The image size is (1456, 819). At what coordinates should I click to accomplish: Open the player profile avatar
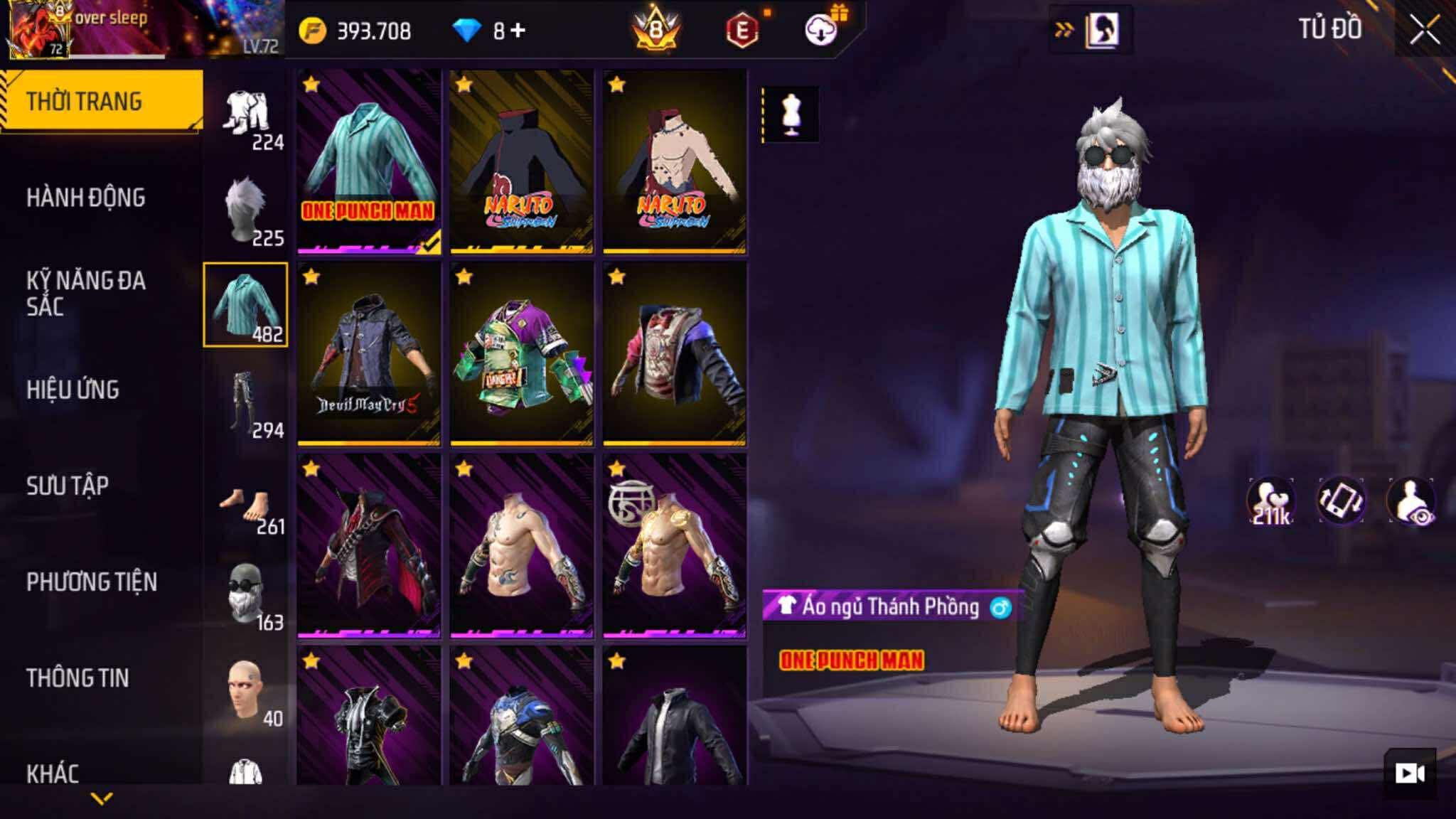click(x=38, y=30)
